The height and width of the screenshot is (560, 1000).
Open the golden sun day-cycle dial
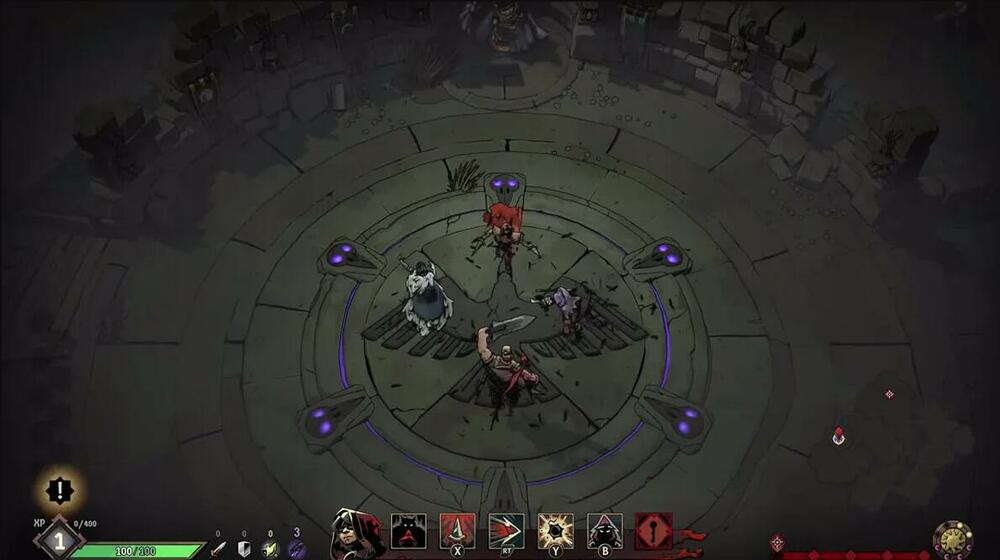click(953, 539)
